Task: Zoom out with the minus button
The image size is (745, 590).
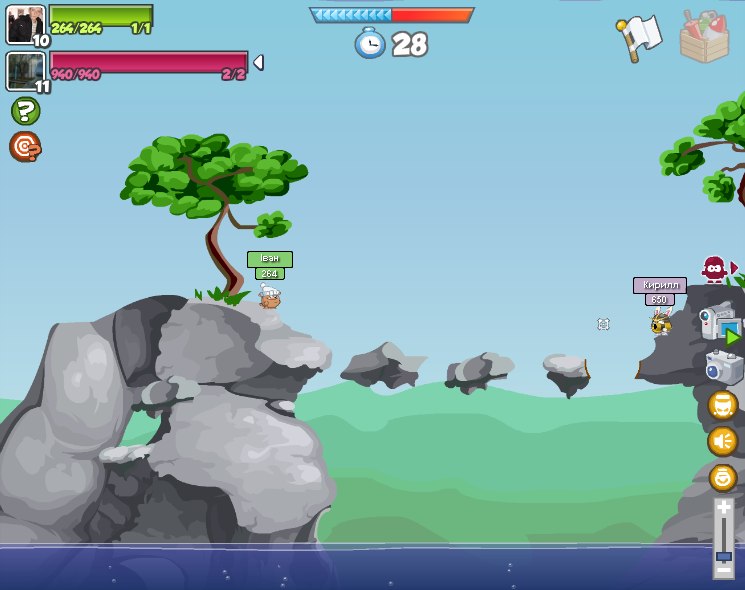Action: [x=723, y=571]
